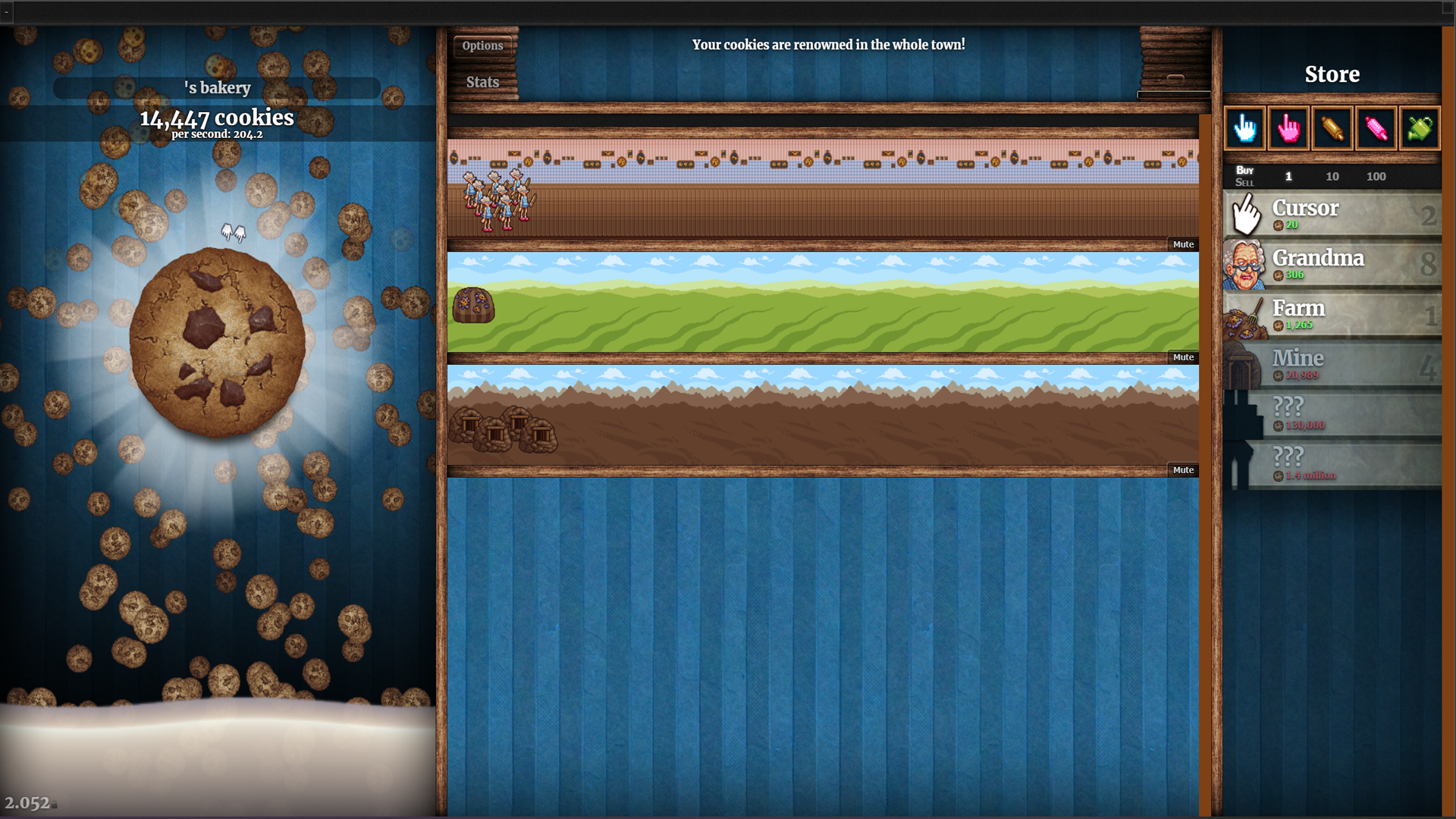Mute the grandmas building row
The width and height of the screenshot is (1456, 819).
coord(1183,243)
